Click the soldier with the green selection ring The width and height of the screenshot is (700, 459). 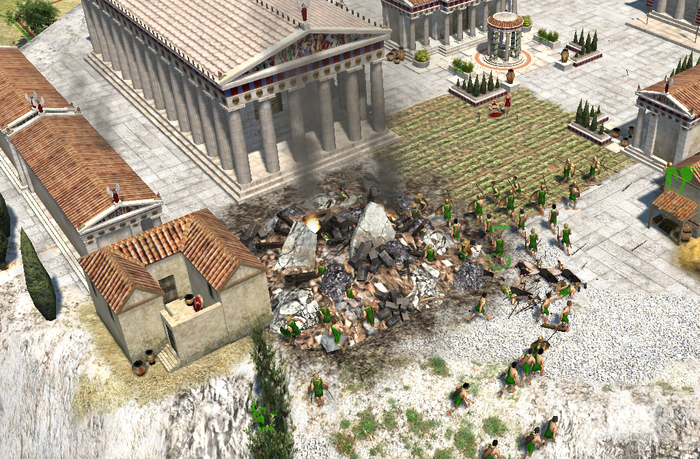pos(499,249)
